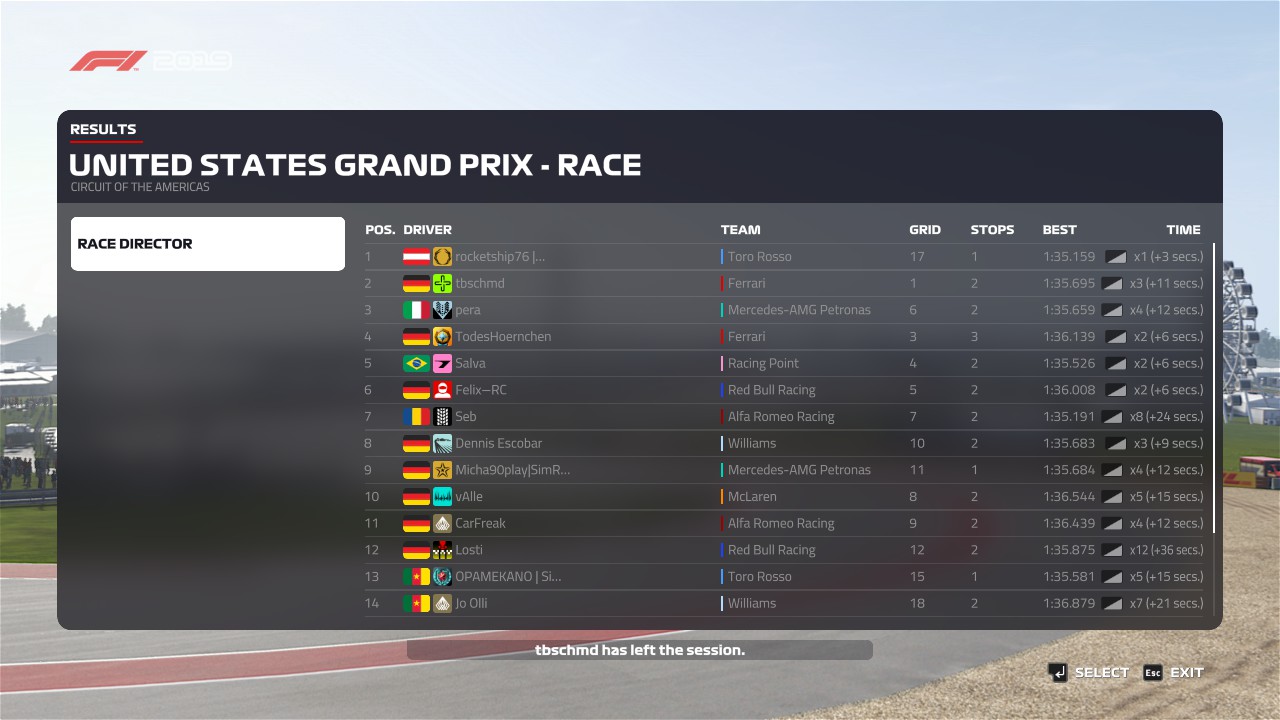Image resolution: width=1280 pixels, height=720 pixels.
Task: Select OPAMEKANO's Toro Rosso row
Action: (x=784, y=577)
